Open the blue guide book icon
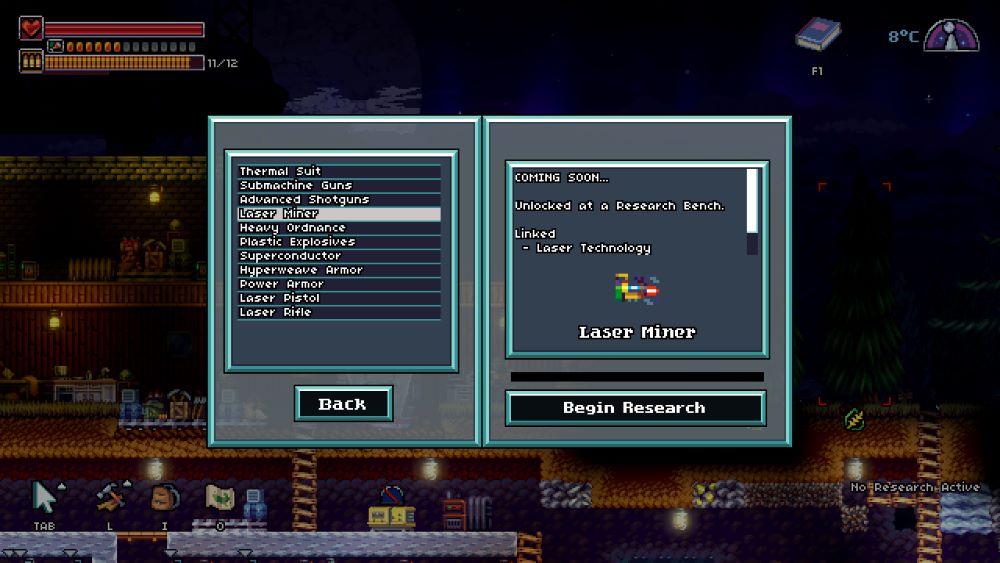Image resolution: width=1000 pixels, height=563 pixels. 817,37
